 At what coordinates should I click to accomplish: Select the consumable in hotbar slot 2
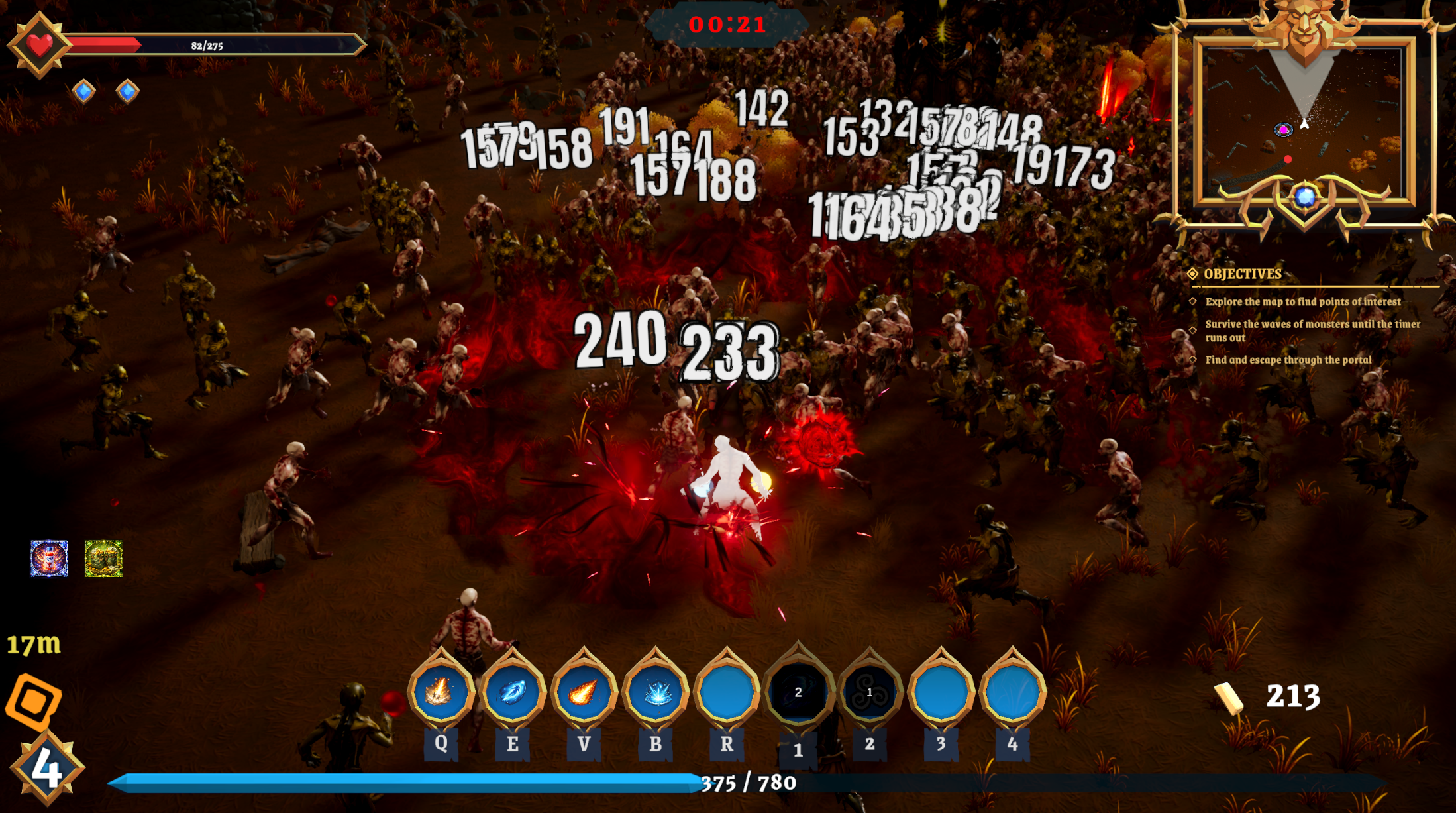tap(868, 692)
